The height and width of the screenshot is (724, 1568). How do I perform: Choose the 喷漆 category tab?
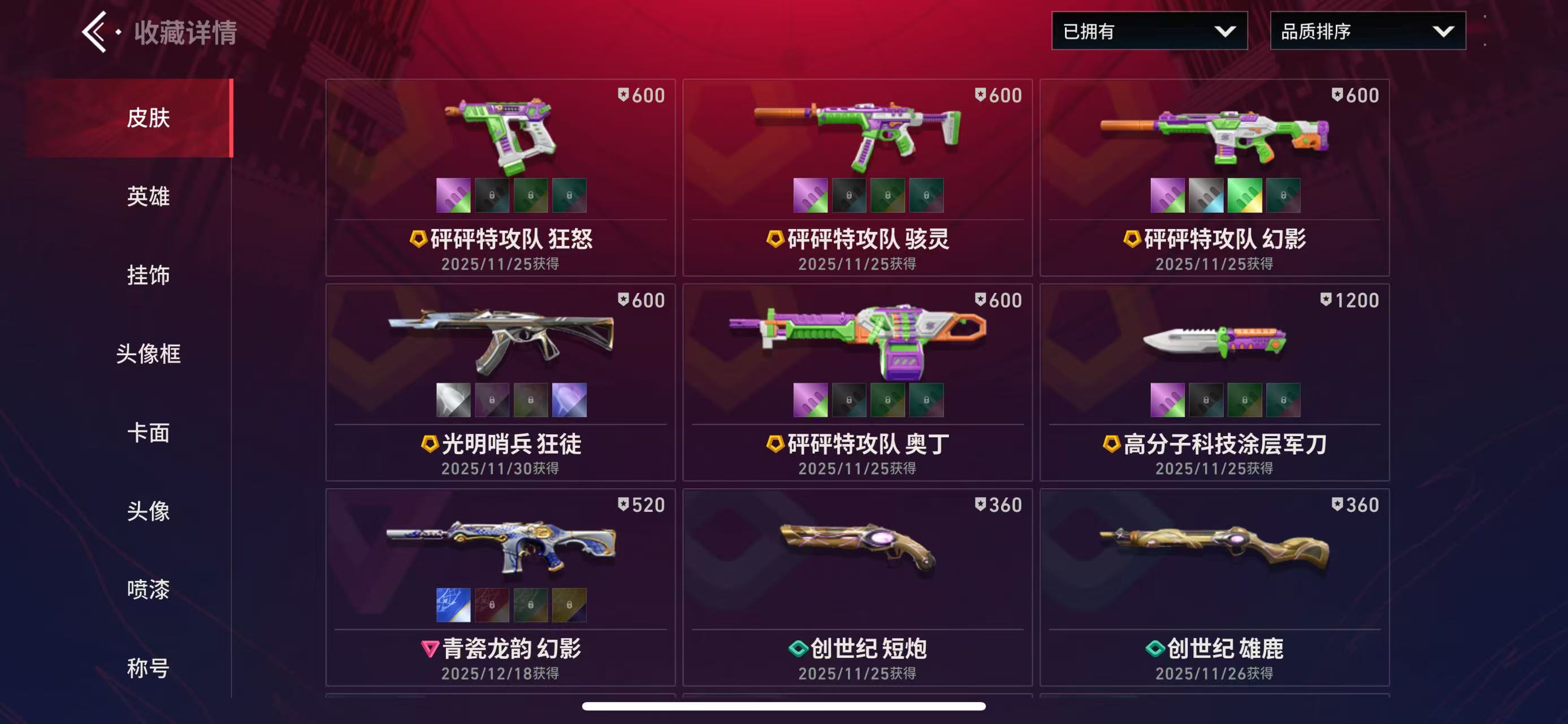(148, 589)
